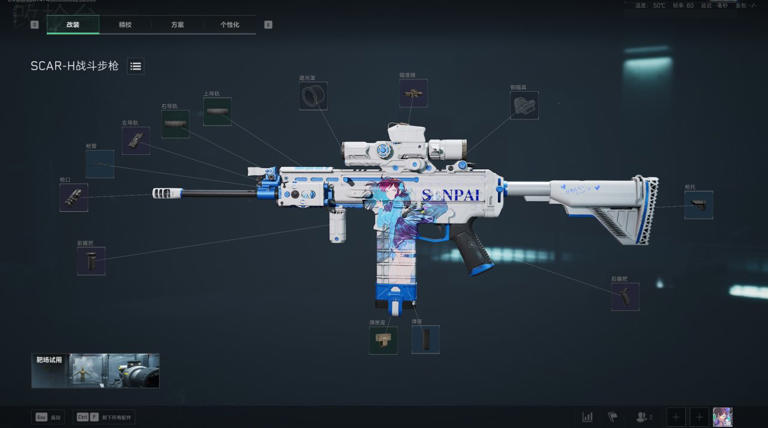Open the list menu beside SCAR-H战斗步枪
Screen dimensions: 768x428
[136, 66]
